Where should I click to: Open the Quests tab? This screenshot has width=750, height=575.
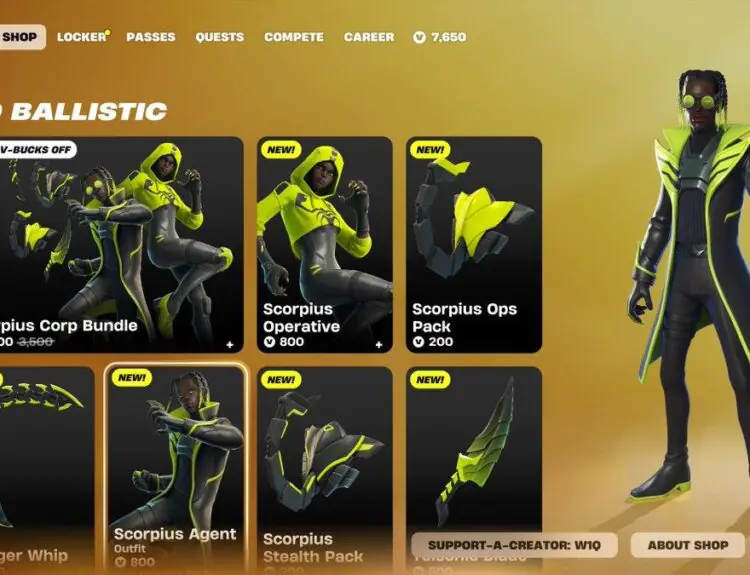(x=220, y=37)
